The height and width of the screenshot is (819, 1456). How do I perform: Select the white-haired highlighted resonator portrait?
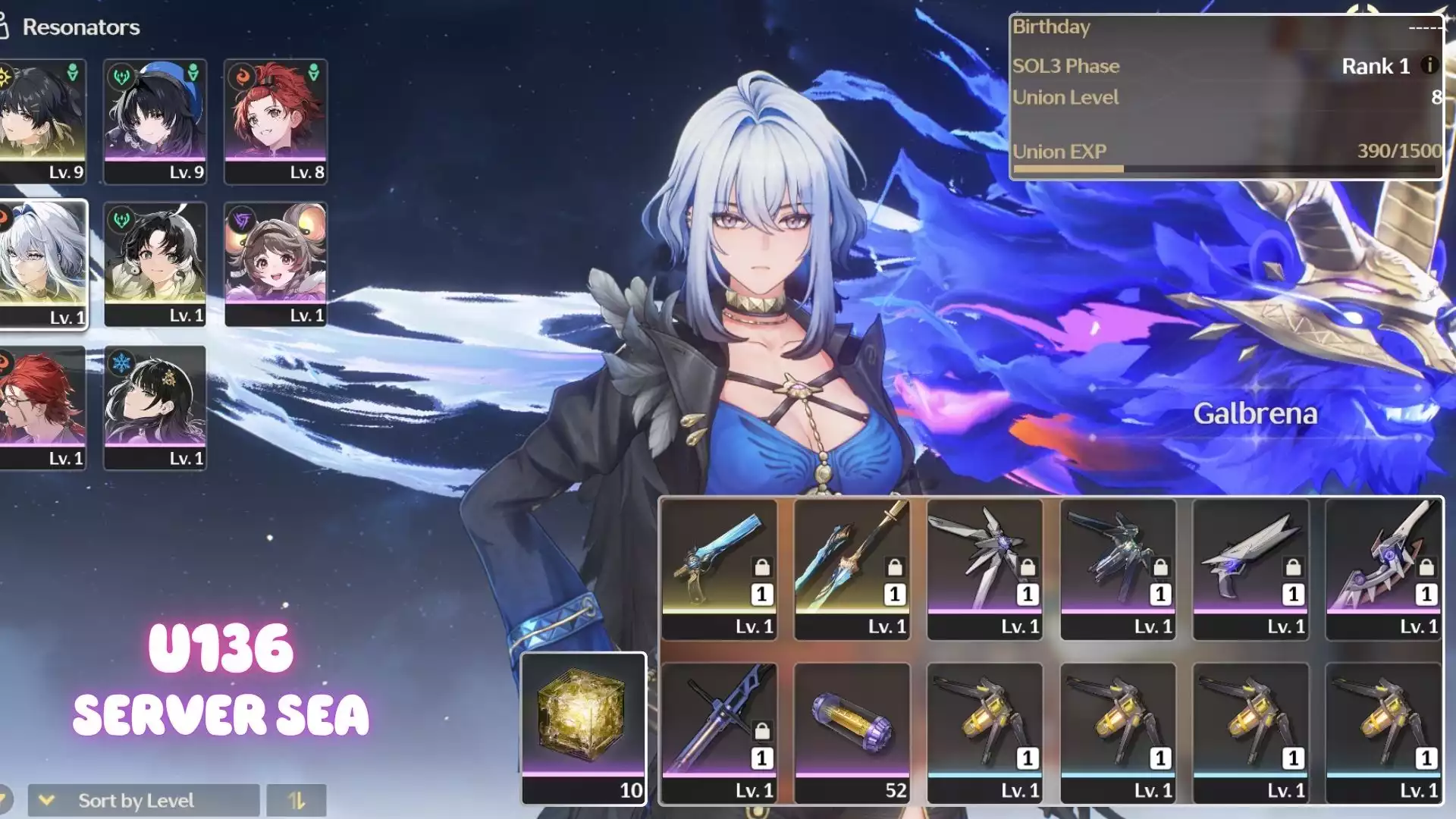point(42,264)
